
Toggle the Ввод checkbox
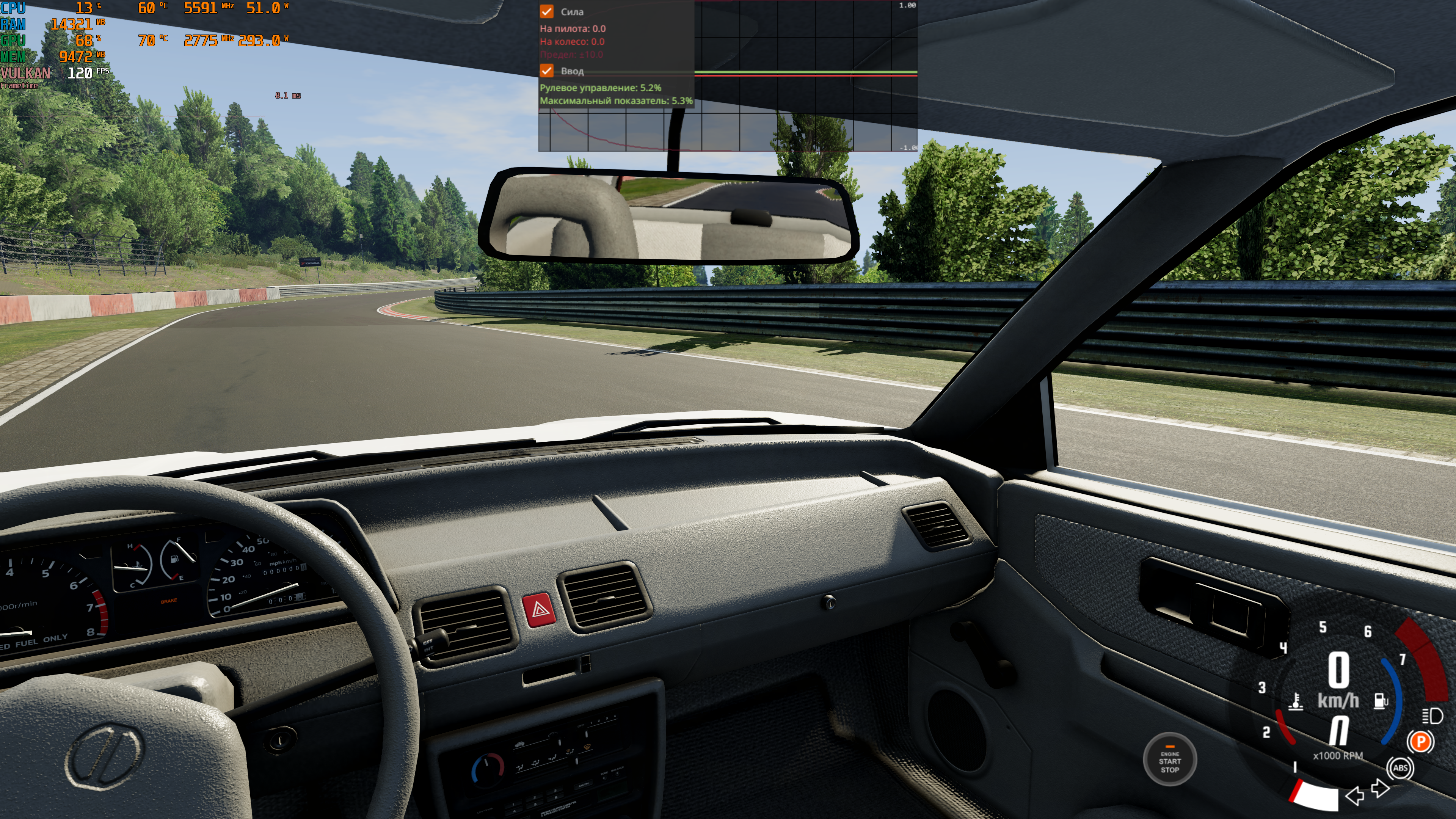click(546, 71)
